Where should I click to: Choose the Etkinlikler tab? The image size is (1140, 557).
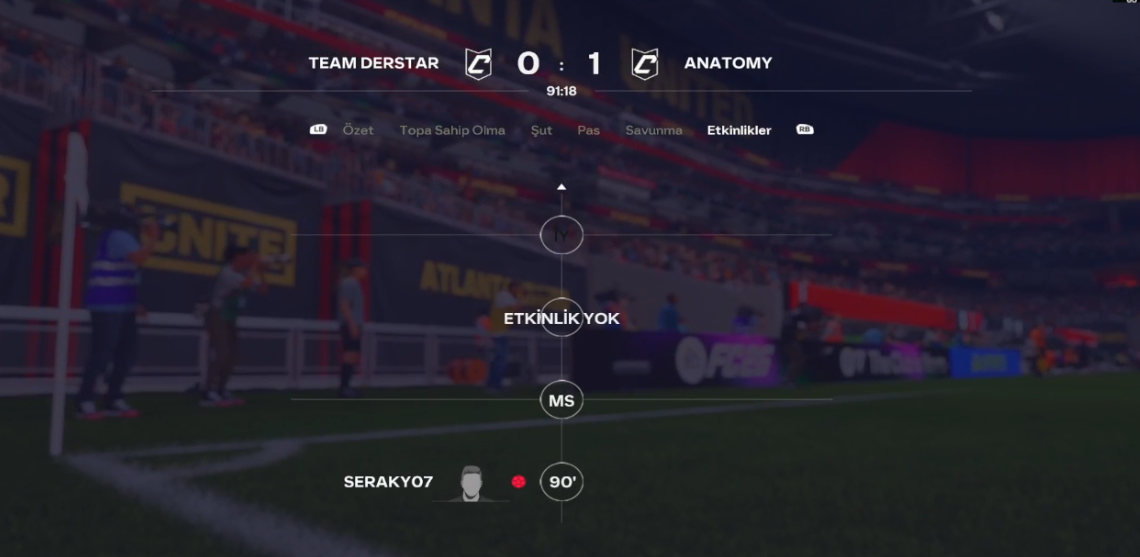pos(739,130)
